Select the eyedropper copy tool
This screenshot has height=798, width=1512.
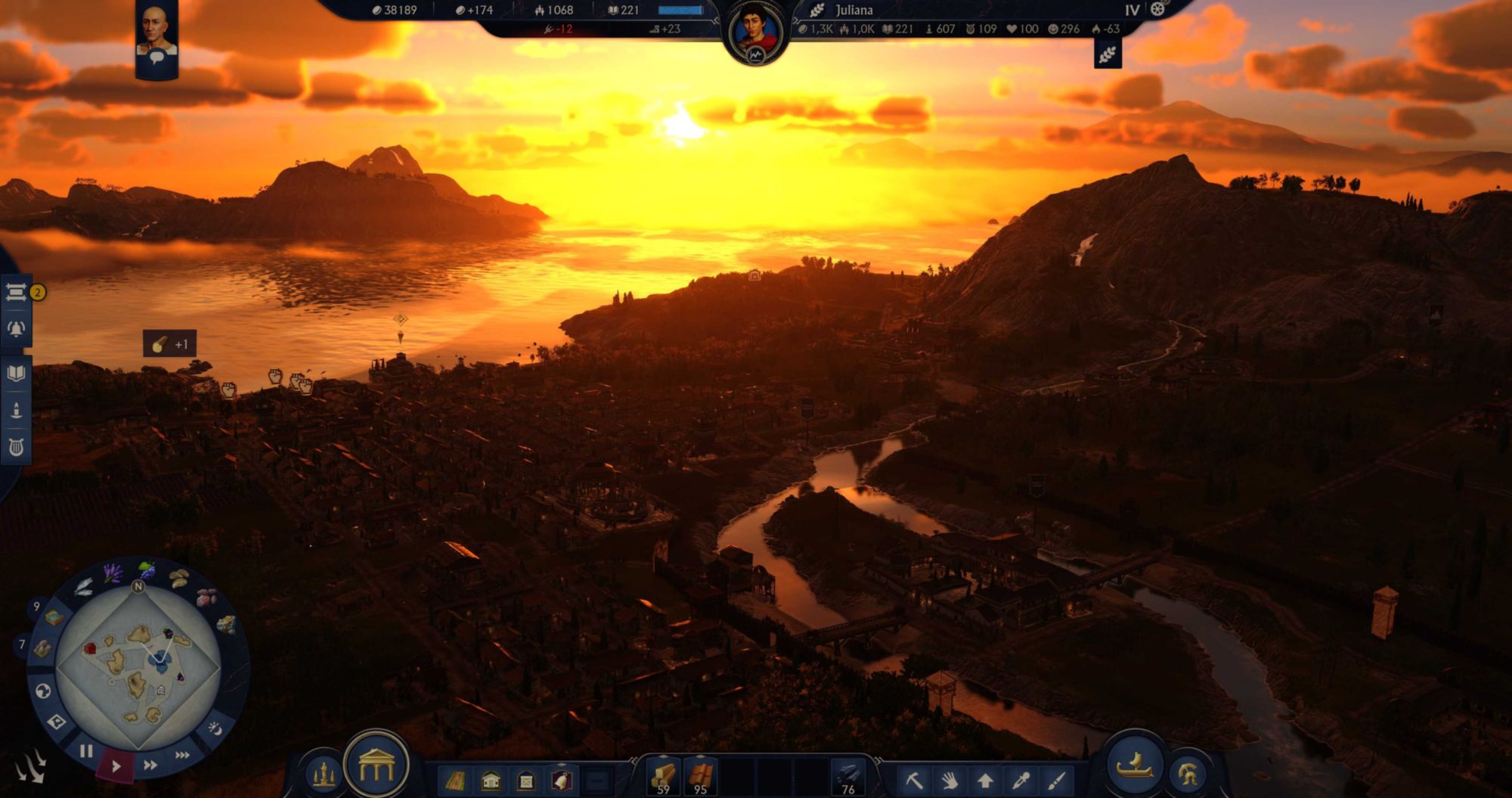1021,780
